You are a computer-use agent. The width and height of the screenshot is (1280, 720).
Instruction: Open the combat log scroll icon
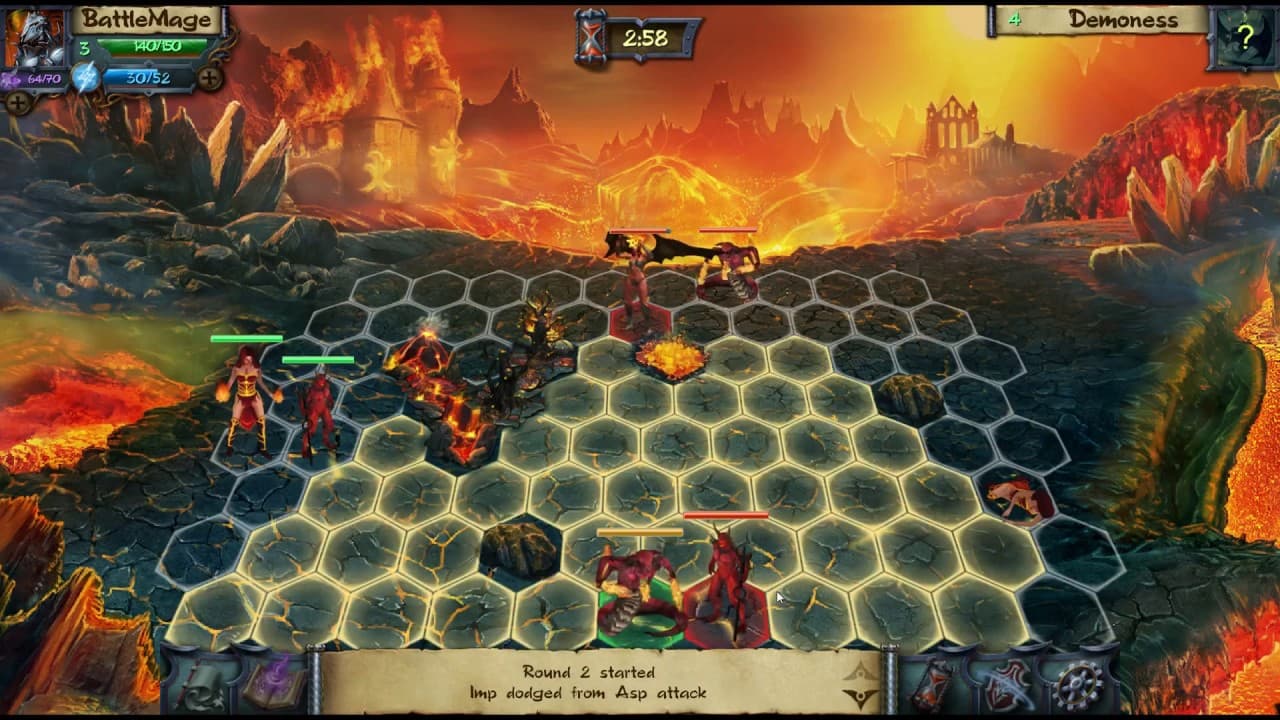coord(201,687)
